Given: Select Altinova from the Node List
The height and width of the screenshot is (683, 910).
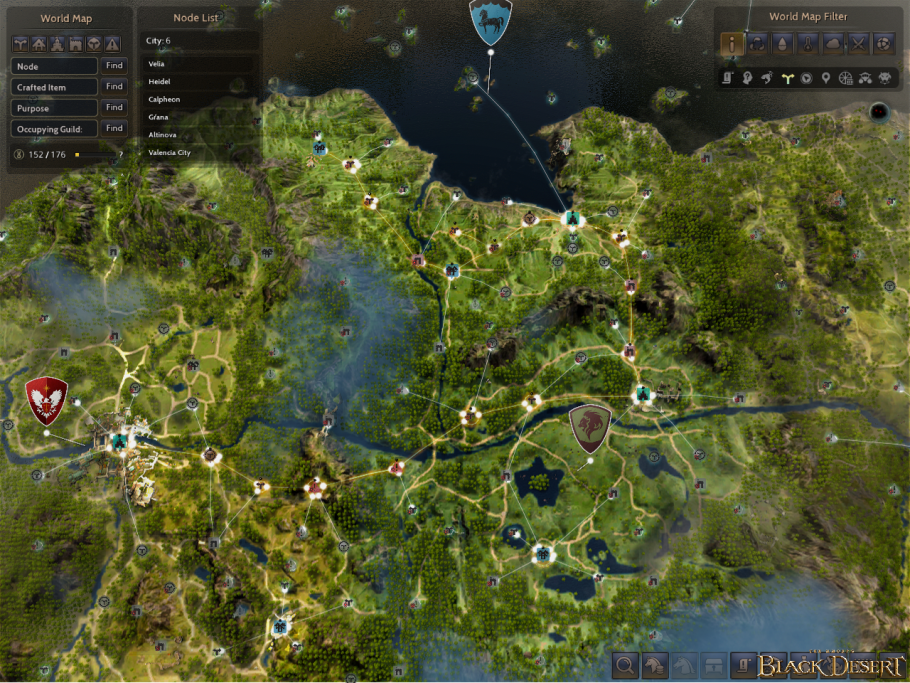Looking at the screenshot, I should (x=163, y=135).
